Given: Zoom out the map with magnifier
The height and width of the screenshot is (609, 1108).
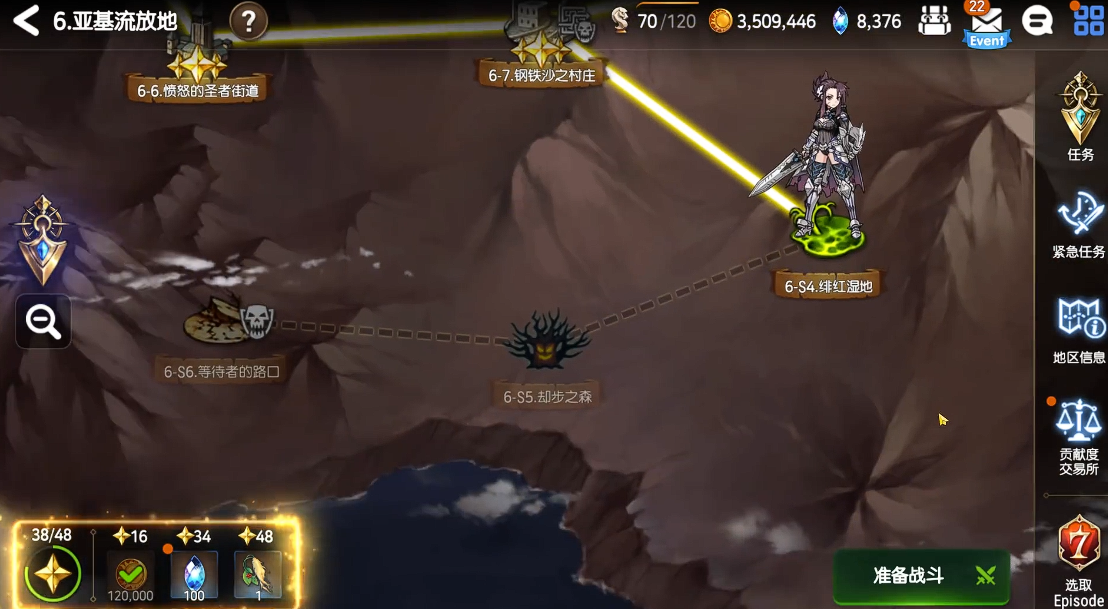Looking at the screenshot, I should [x=43, y=321].
